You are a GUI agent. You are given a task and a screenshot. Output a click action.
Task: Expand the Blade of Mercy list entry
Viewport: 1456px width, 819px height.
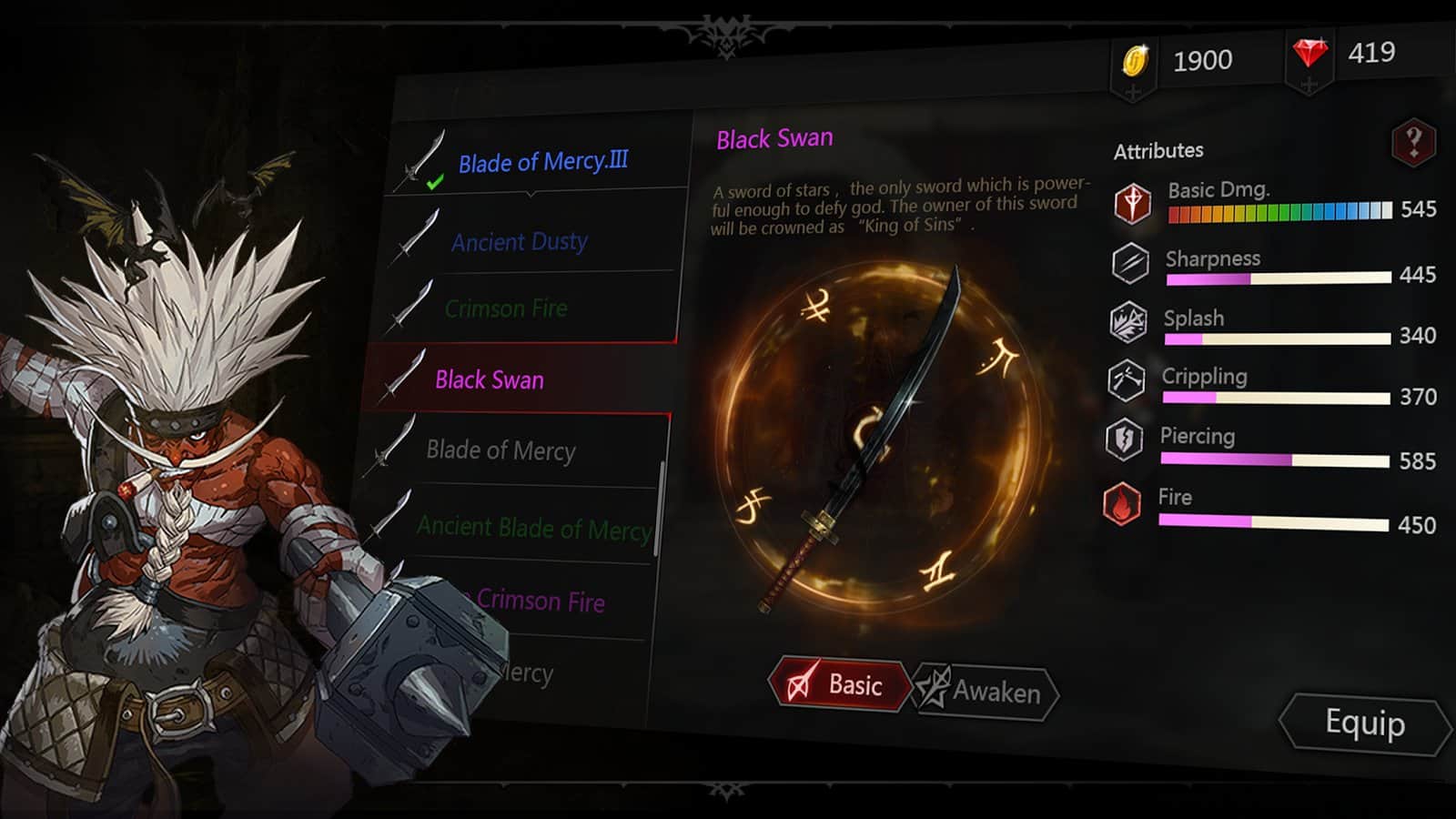pyautogui.click(x=500, y=451)
